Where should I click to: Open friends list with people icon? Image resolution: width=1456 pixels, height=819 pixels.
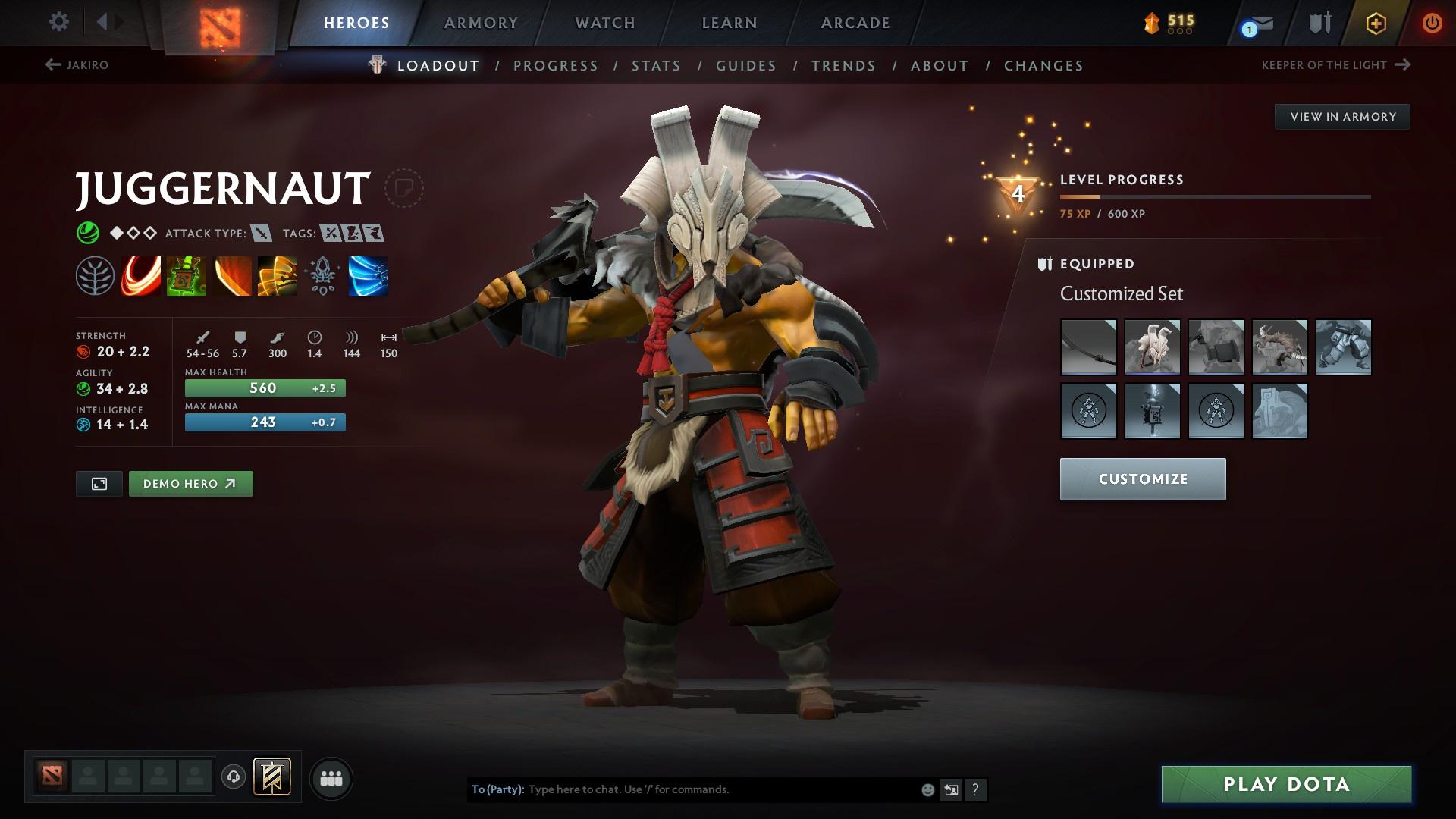click(331, 777)
